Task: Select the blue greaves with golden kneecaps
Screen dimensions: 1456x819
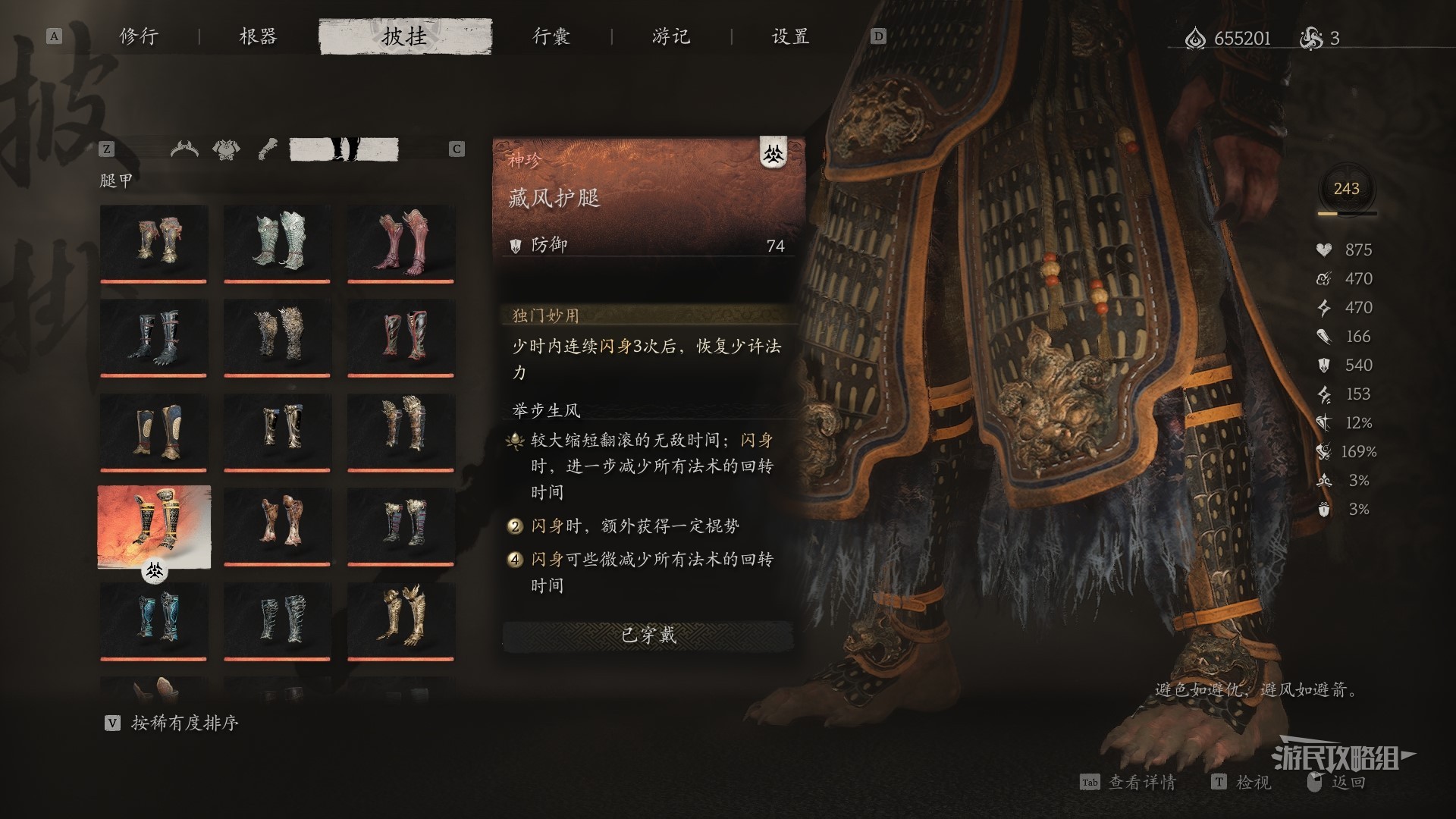Action: pyautogui.click(x=154, y=430)
